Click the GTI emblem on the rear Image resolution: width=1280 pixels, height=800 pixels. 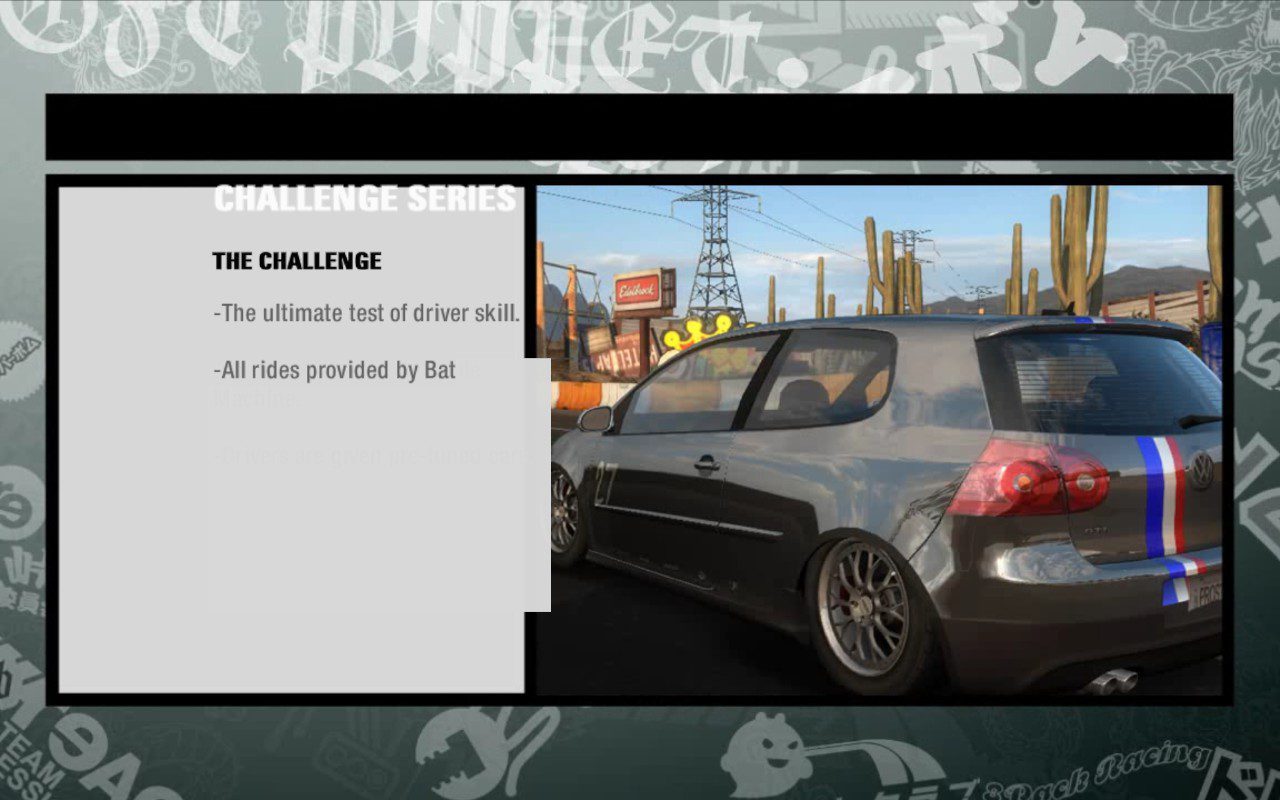[x=1095, y=529]
